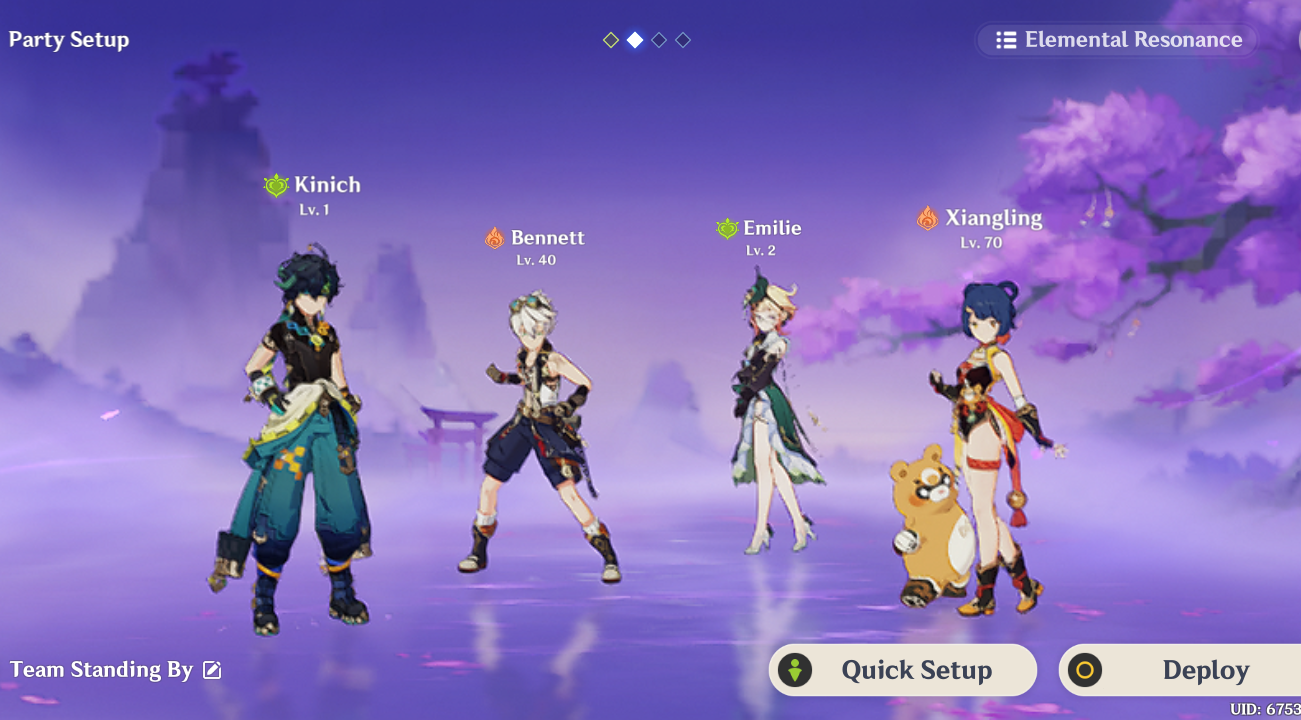The image size is (1301, 720).
Task: Click Team Standing By to rename the team
Action: (100, 670)
